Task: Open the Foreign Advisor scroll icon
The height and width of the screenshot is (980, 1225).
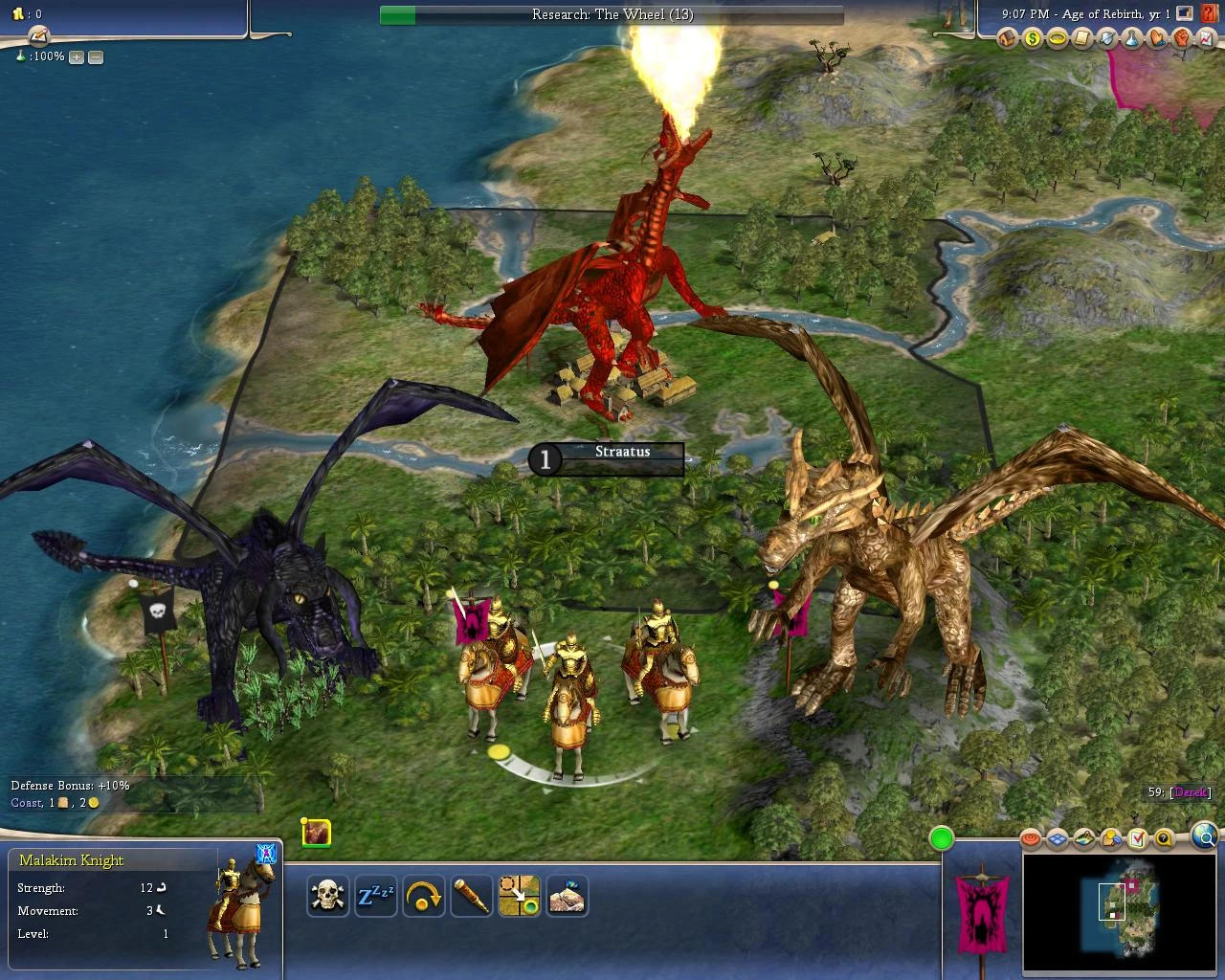Action: pyautogui.click(x=1081, y=38)
